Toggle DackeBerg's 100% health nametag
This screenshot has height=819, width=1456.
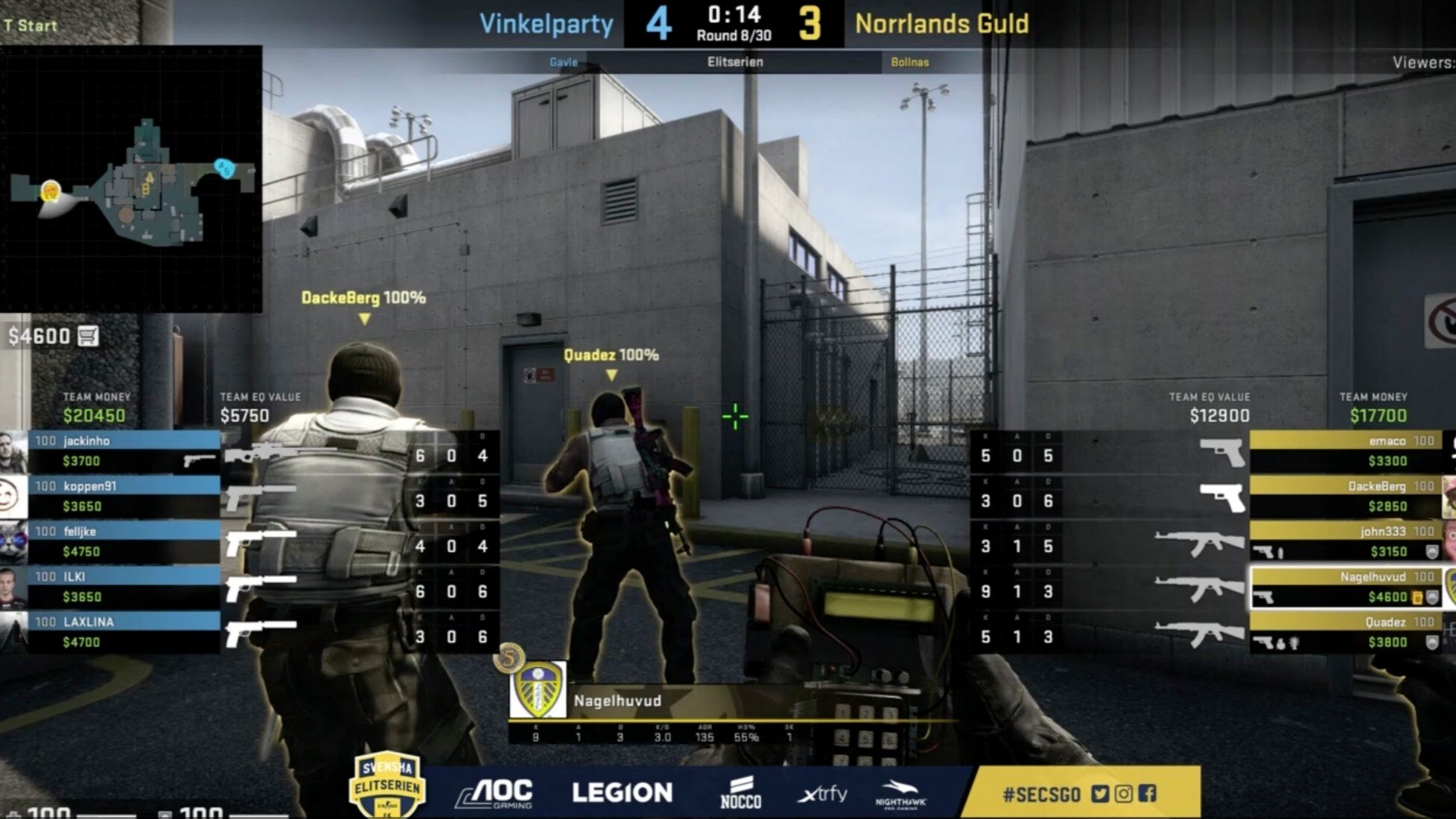pos(363,296)
